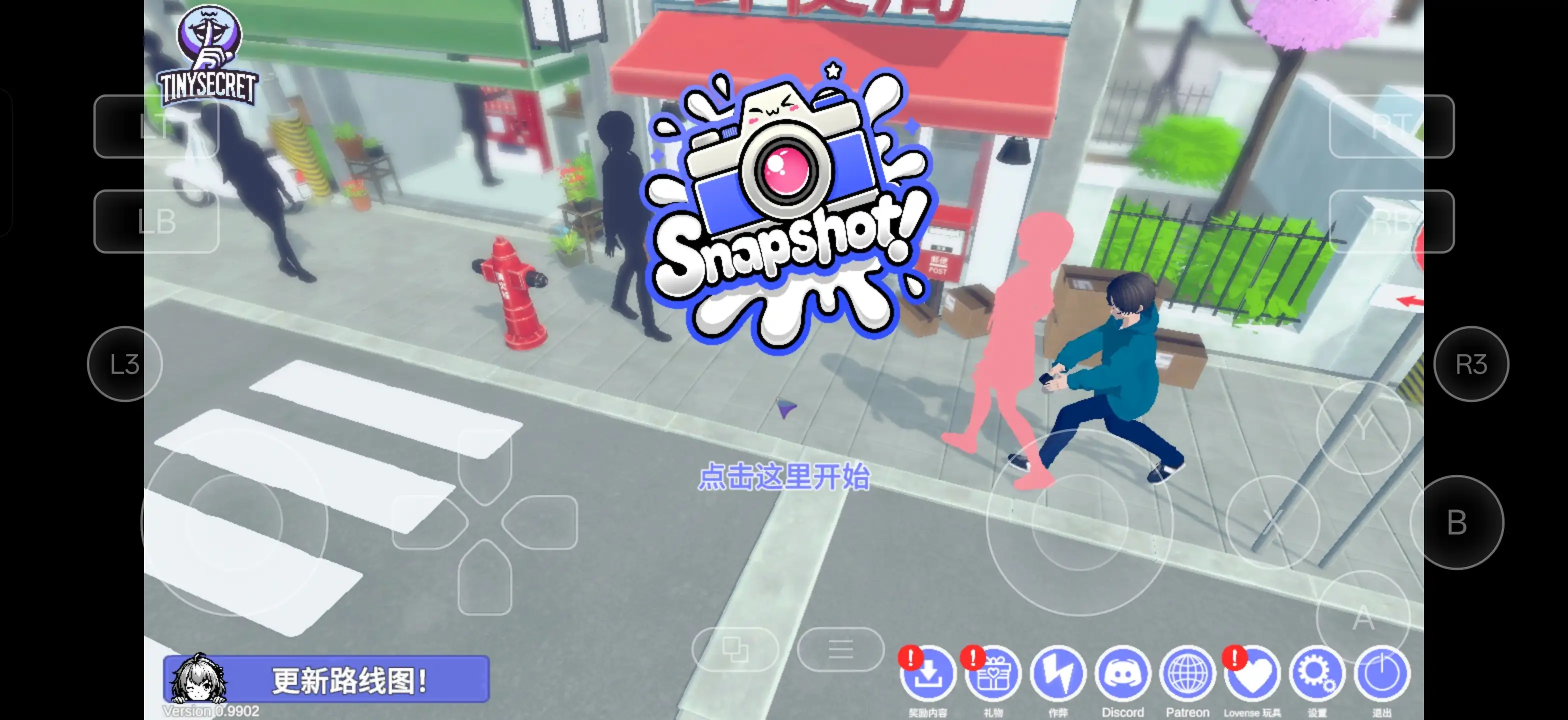The image size is (1568, 720).
Task: Click the 点击这里开始 start text
Action: [x=783, y=476]
